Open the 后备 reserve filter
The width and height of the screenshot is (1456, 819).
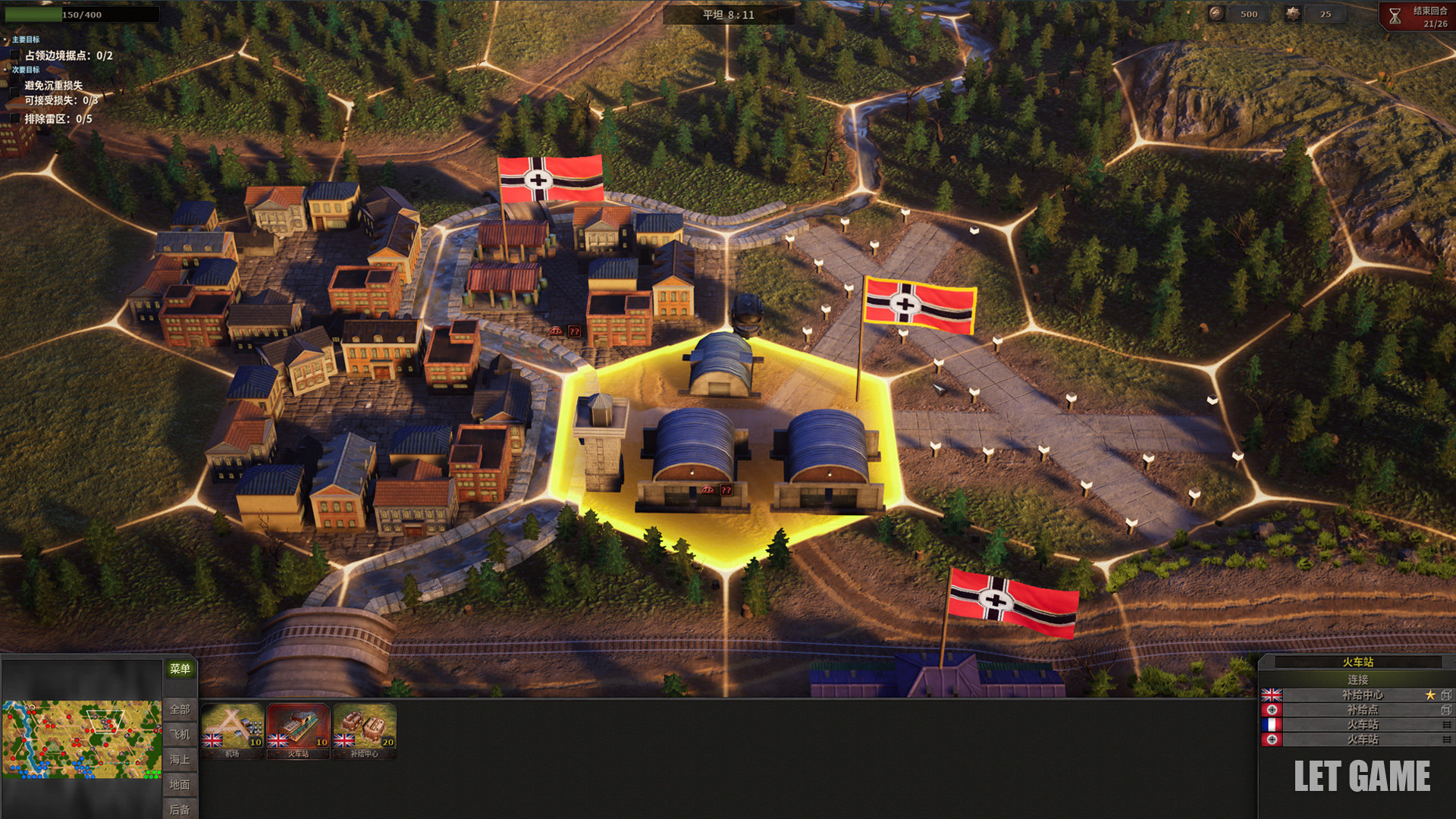pos(180,809)
